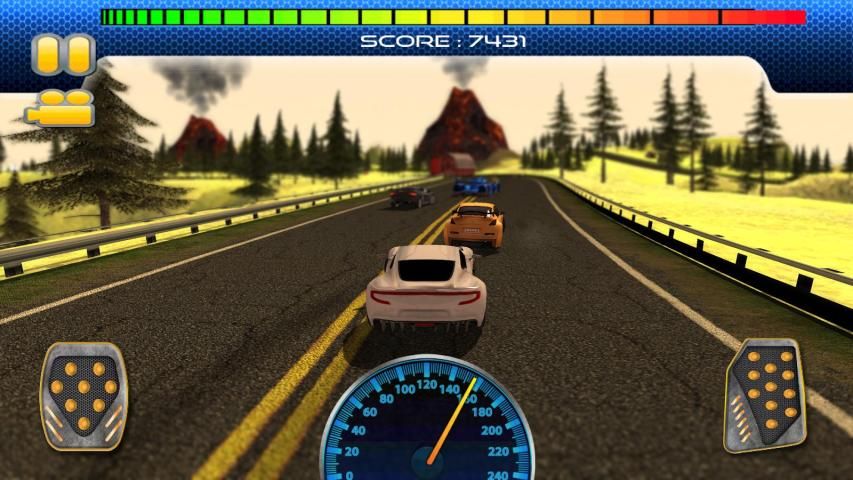Viewport: 853px width, 480px height.
Task: Tap the brake pedal
Action: (83, 396)
